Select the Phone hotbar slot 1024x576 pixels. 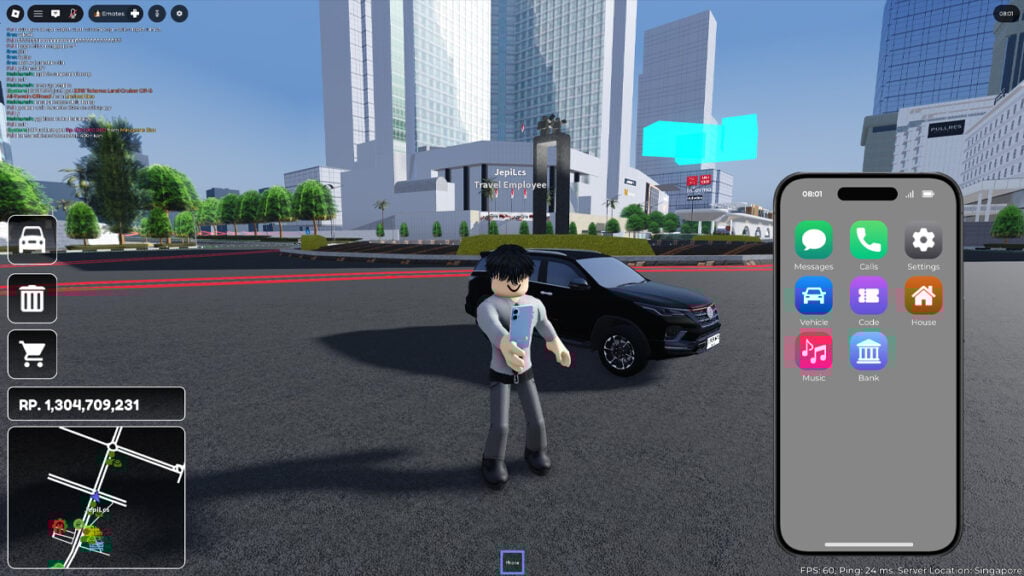coord(512,562)
